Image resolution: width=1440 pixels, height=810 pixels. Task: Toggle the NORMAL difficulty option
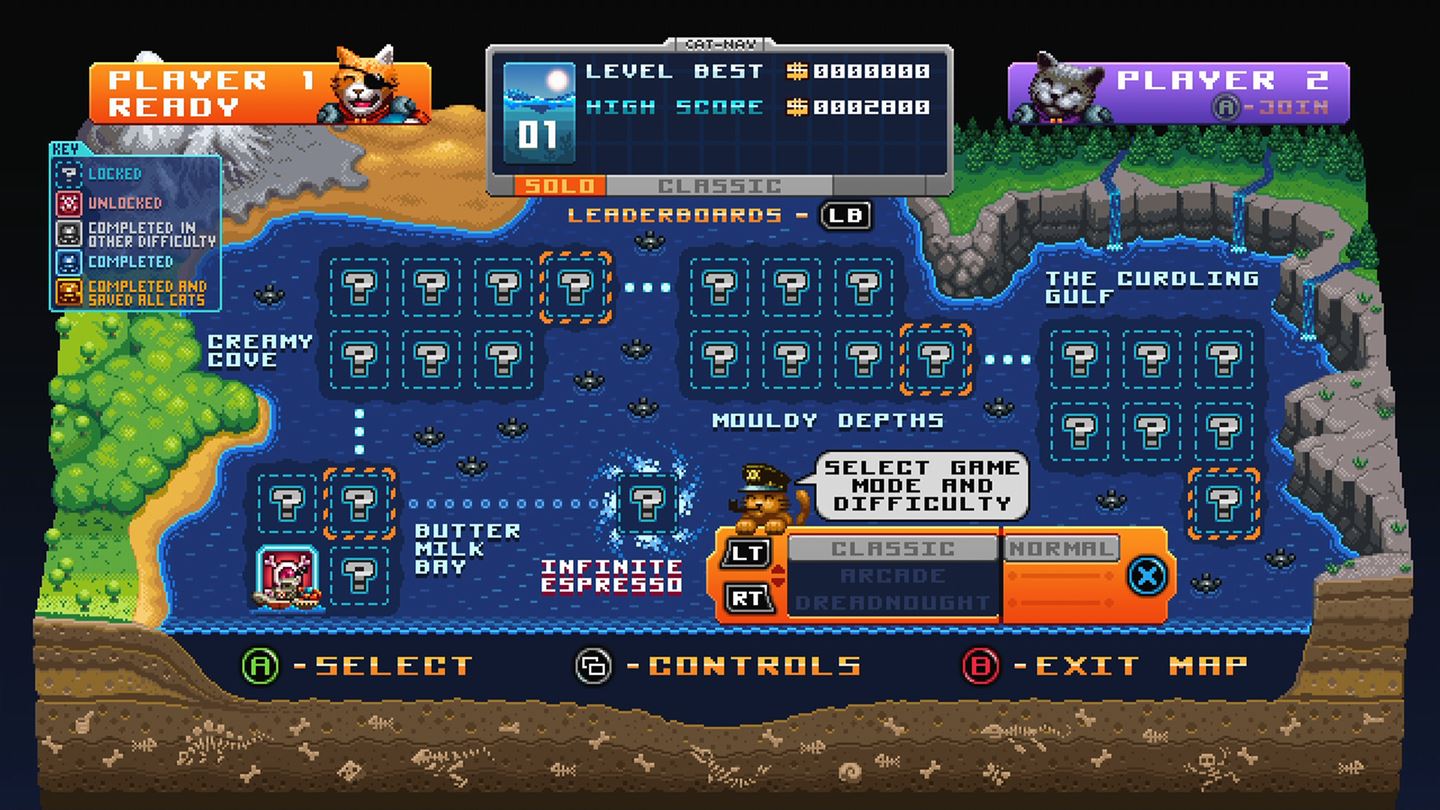tap(1063, 548)
